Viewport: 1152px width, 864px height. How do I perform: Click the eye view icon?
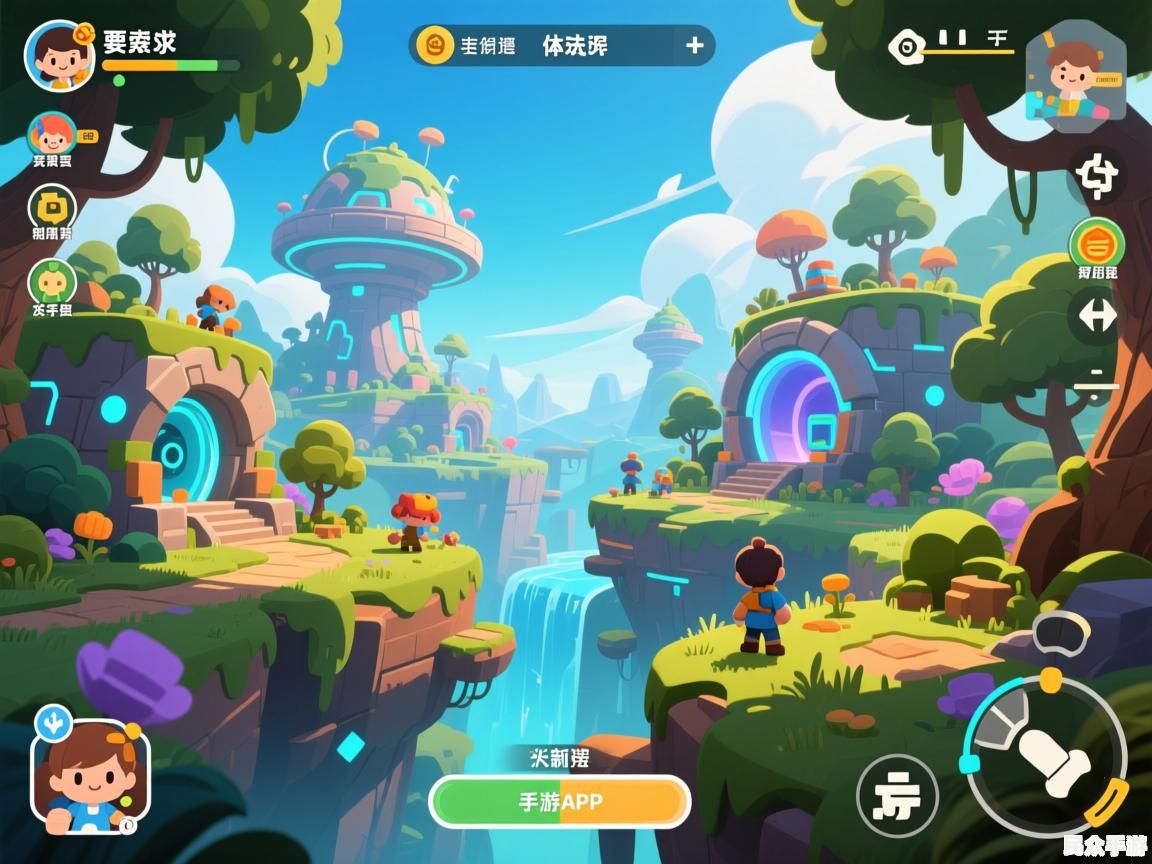(x=906, y=45)
